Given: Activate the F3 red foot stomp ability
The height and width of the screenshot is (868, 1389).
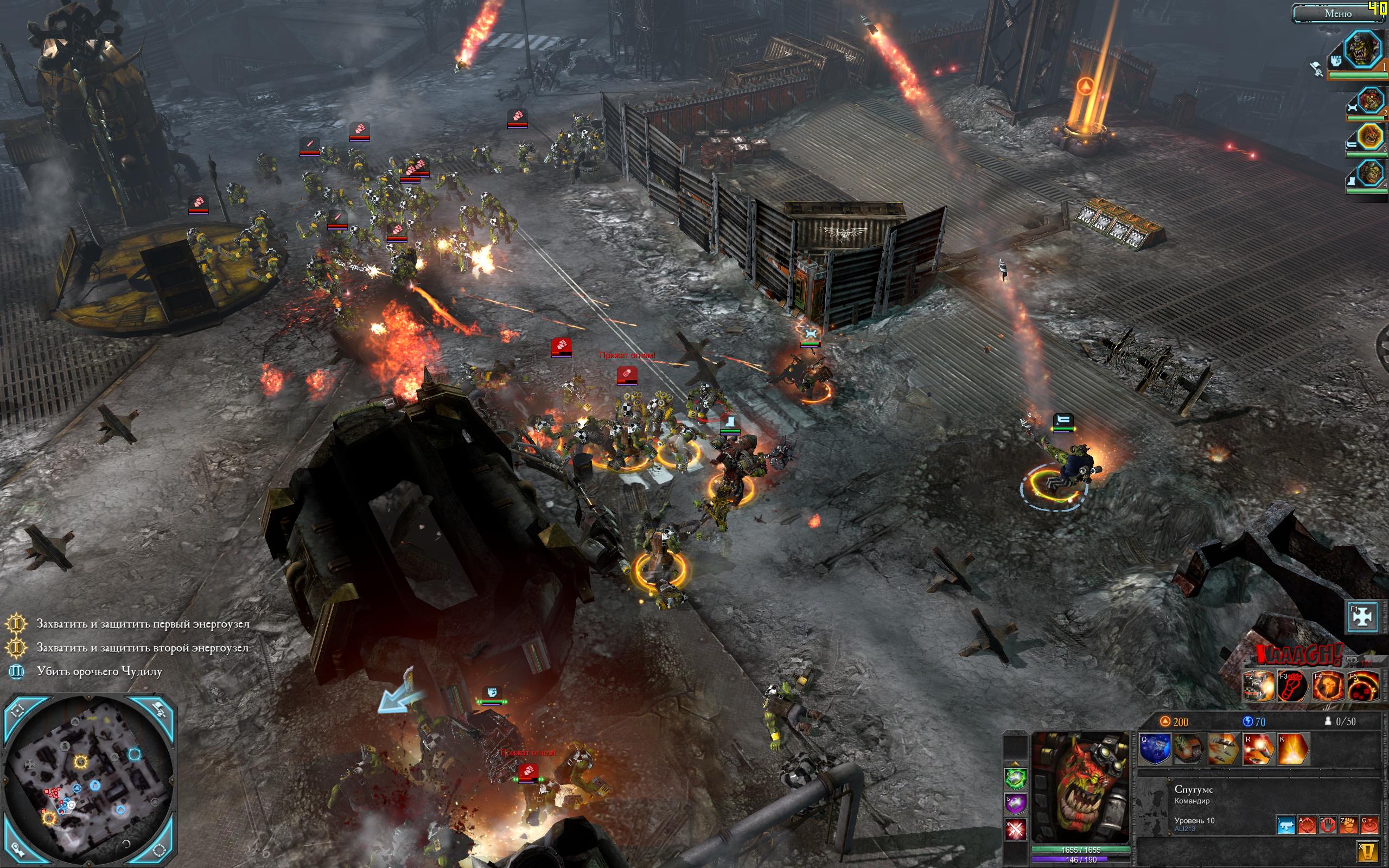Looking at the screenshot, I should coord(1292,687).
